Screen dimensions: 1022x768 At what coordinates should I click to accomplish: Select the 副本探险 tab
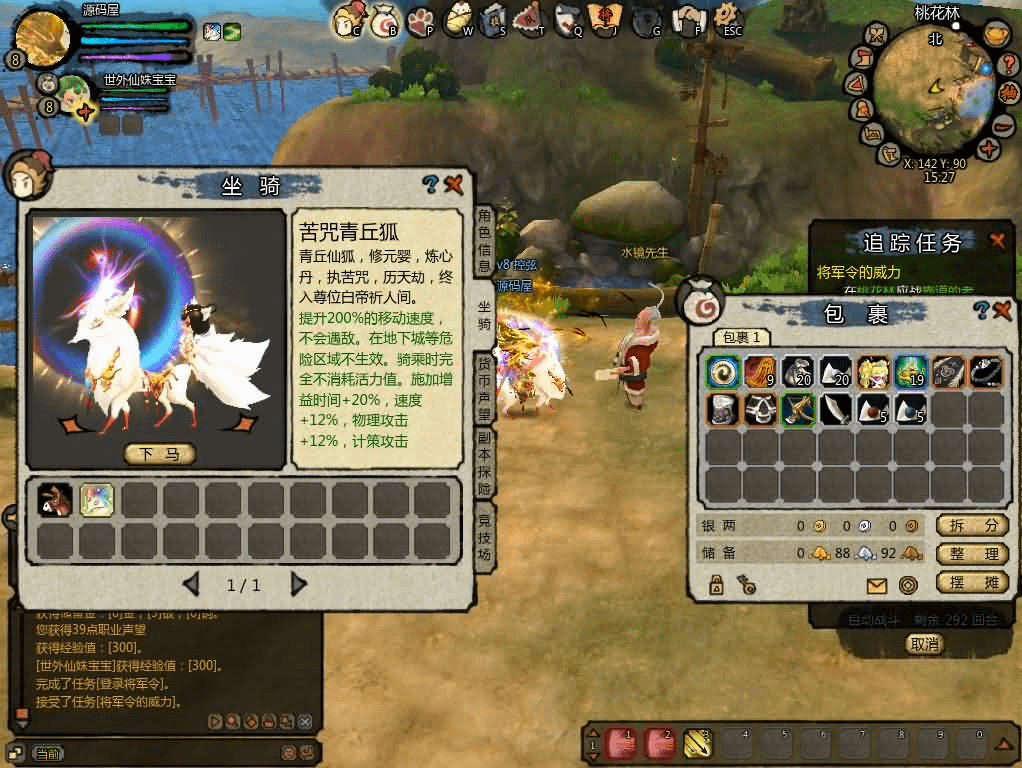tap(484, 464)
